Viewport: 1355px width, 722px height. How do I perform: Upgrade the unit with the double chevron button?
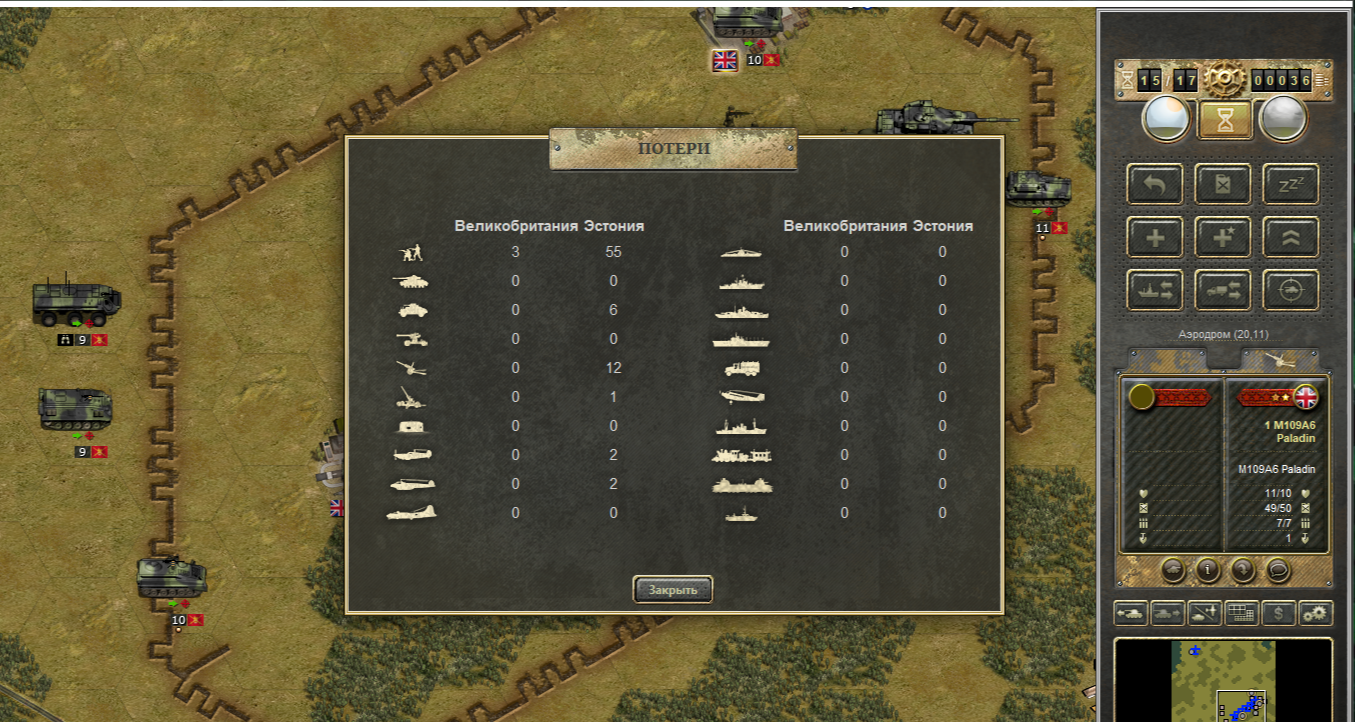pyautogui.click(x=1290, y=237)
